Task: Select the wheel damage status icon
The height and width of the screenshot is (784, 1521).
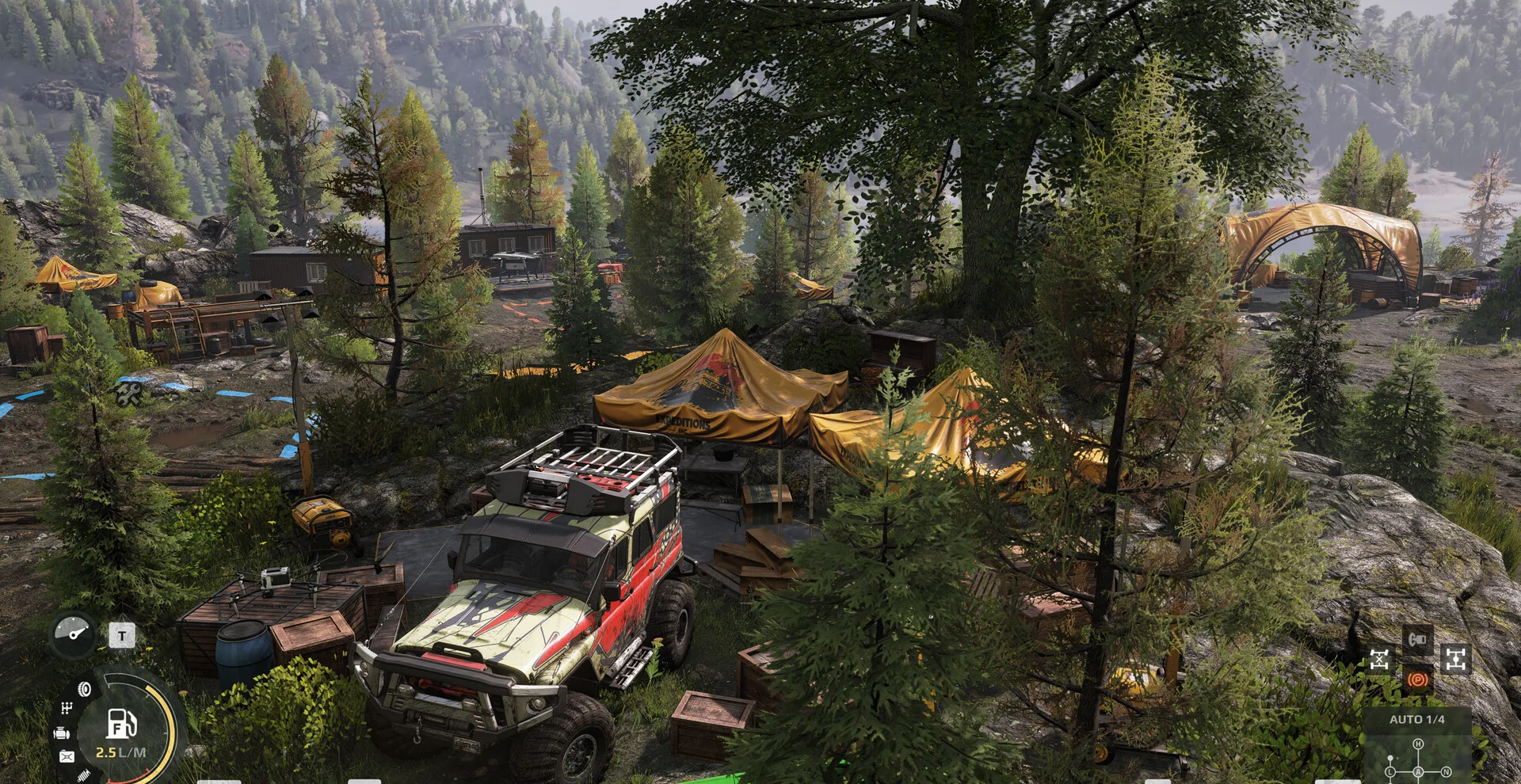Action: [84, 689]
